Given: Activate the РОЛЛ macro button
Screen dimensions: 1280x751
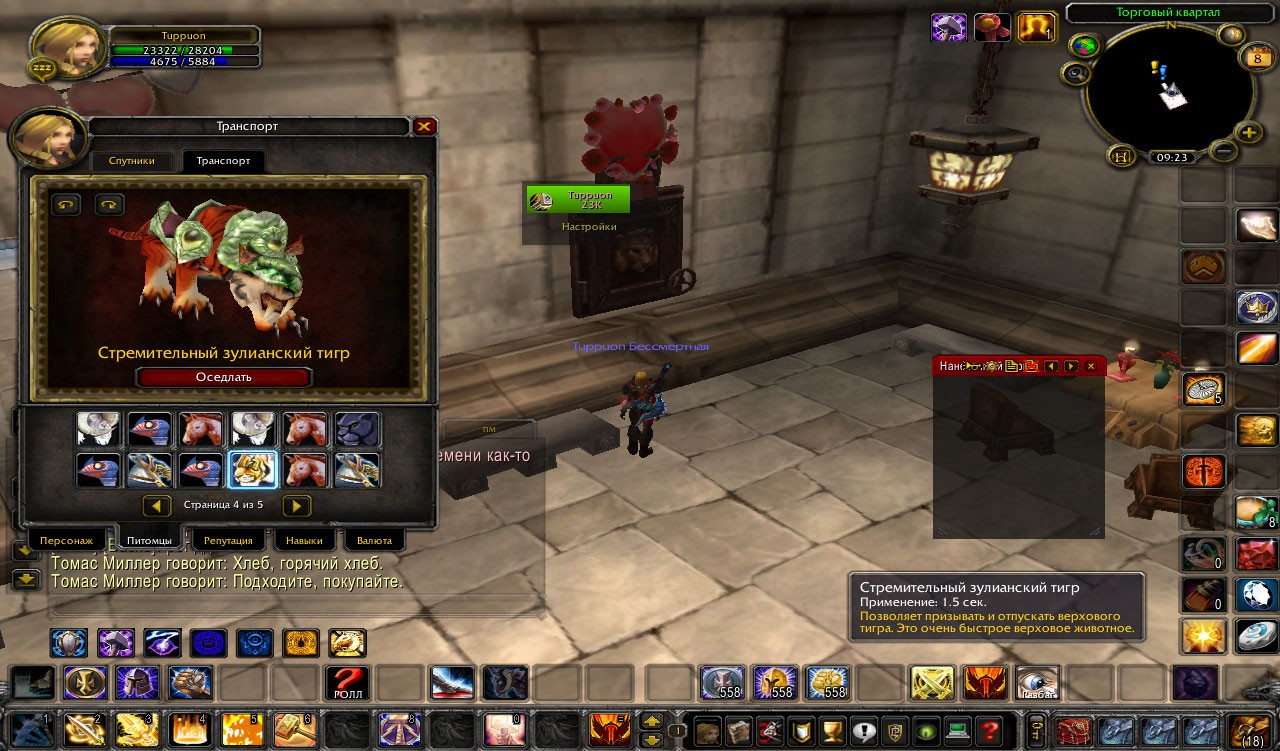Looking at the screenshot, I should [347, 683].
